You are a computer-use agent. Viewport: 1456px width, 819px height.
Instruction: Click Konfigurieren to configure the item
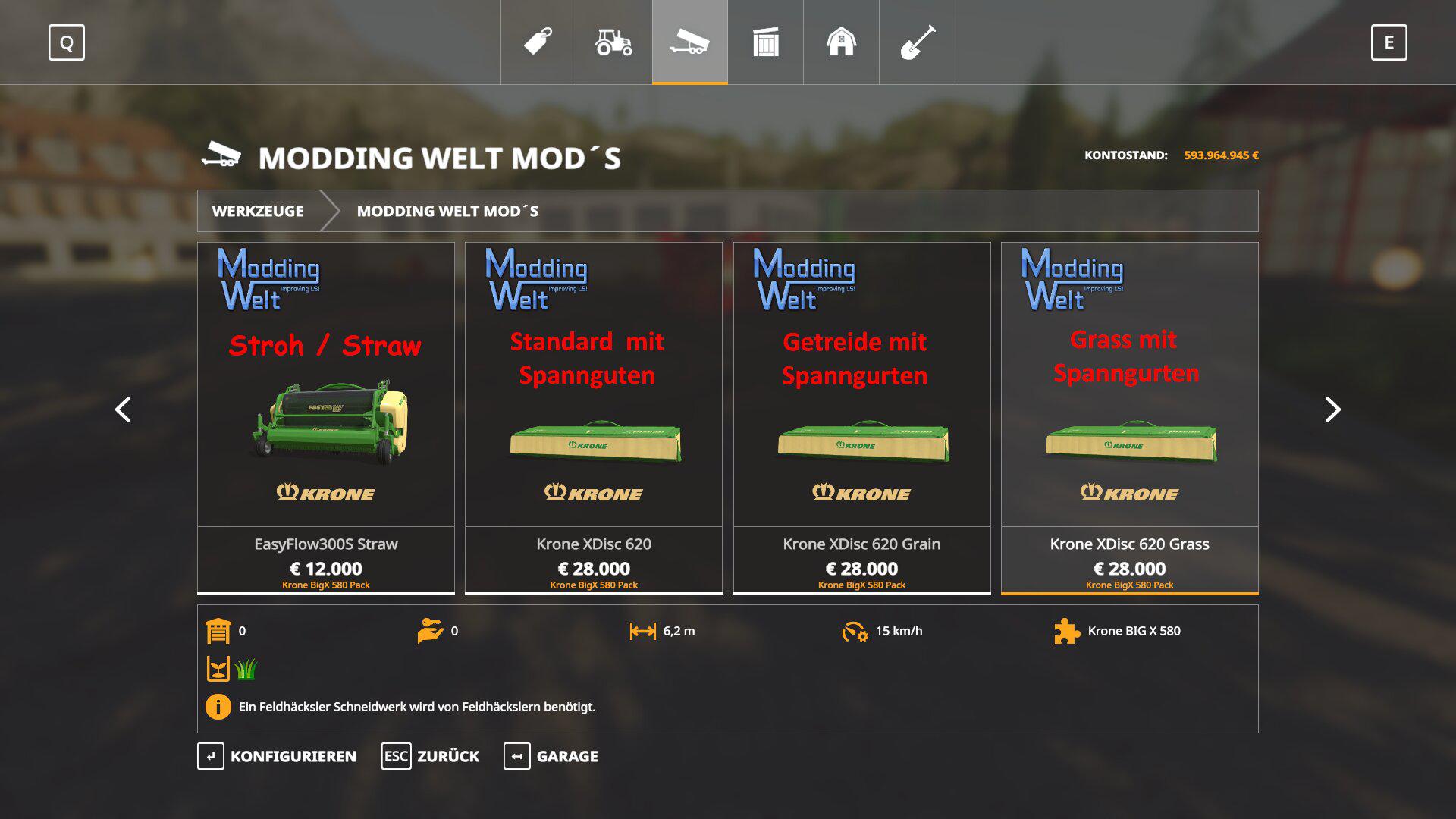pos(278,756)
